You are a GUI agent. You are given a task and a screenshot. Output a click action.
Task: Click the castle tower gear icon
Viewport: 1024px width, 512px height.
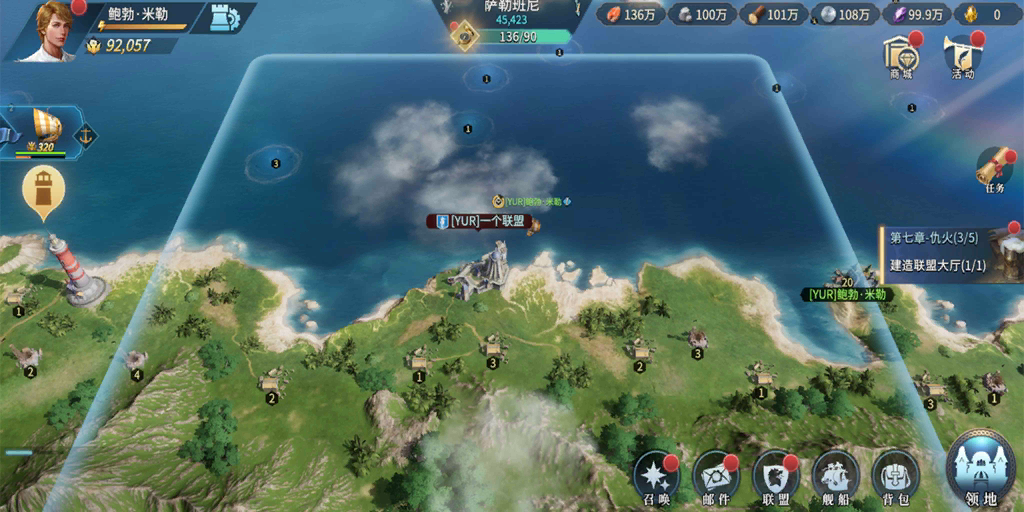pyautogui.click(x=227, y=17)
